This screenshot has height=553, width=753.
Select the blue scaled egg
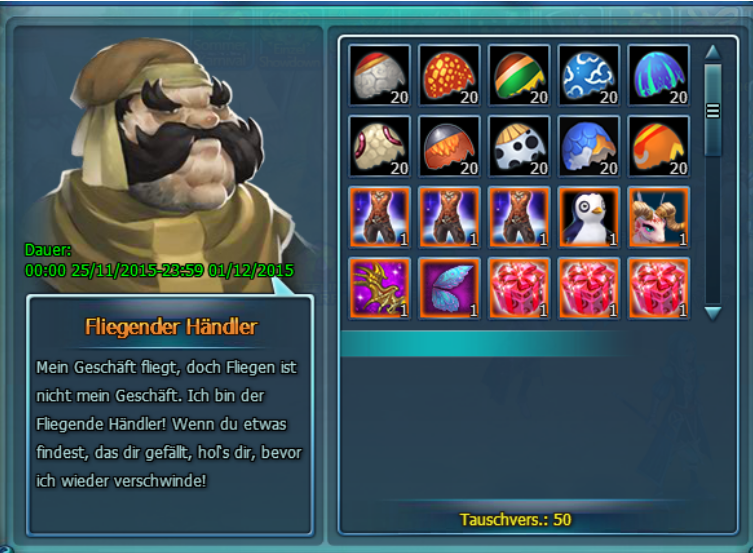point(589,146)
